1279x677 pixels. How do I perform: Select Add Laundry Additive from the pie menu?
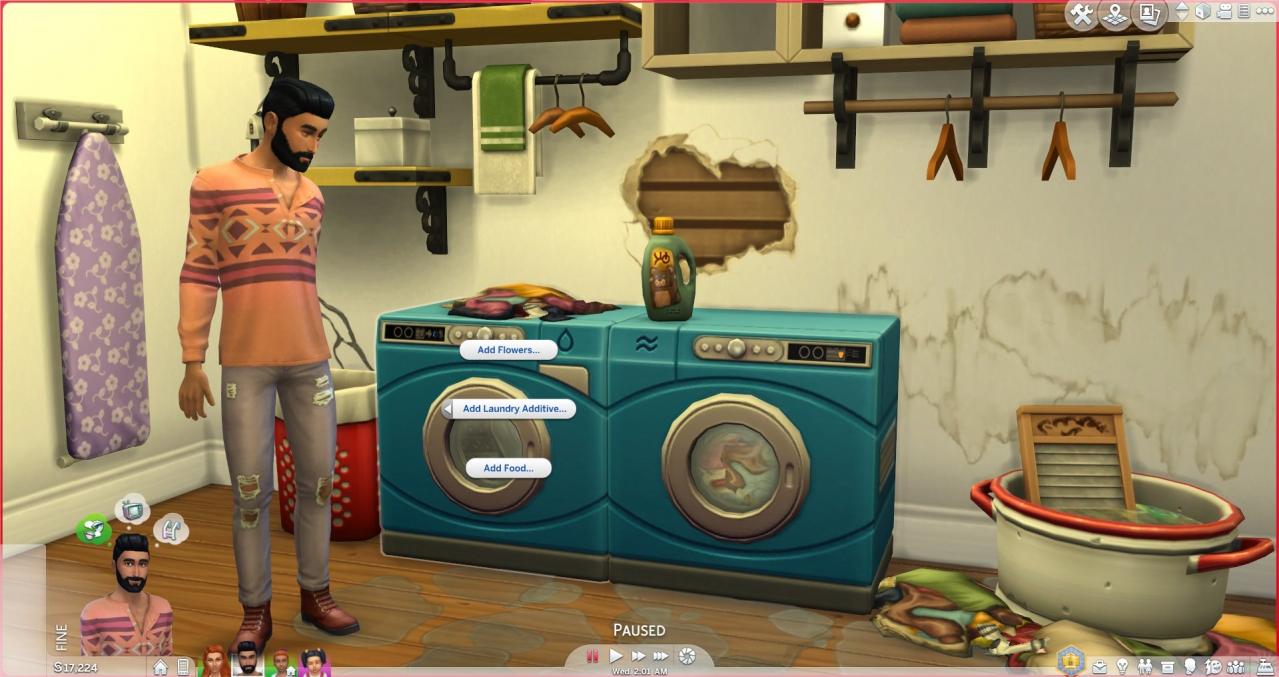[x=514, y=409]
